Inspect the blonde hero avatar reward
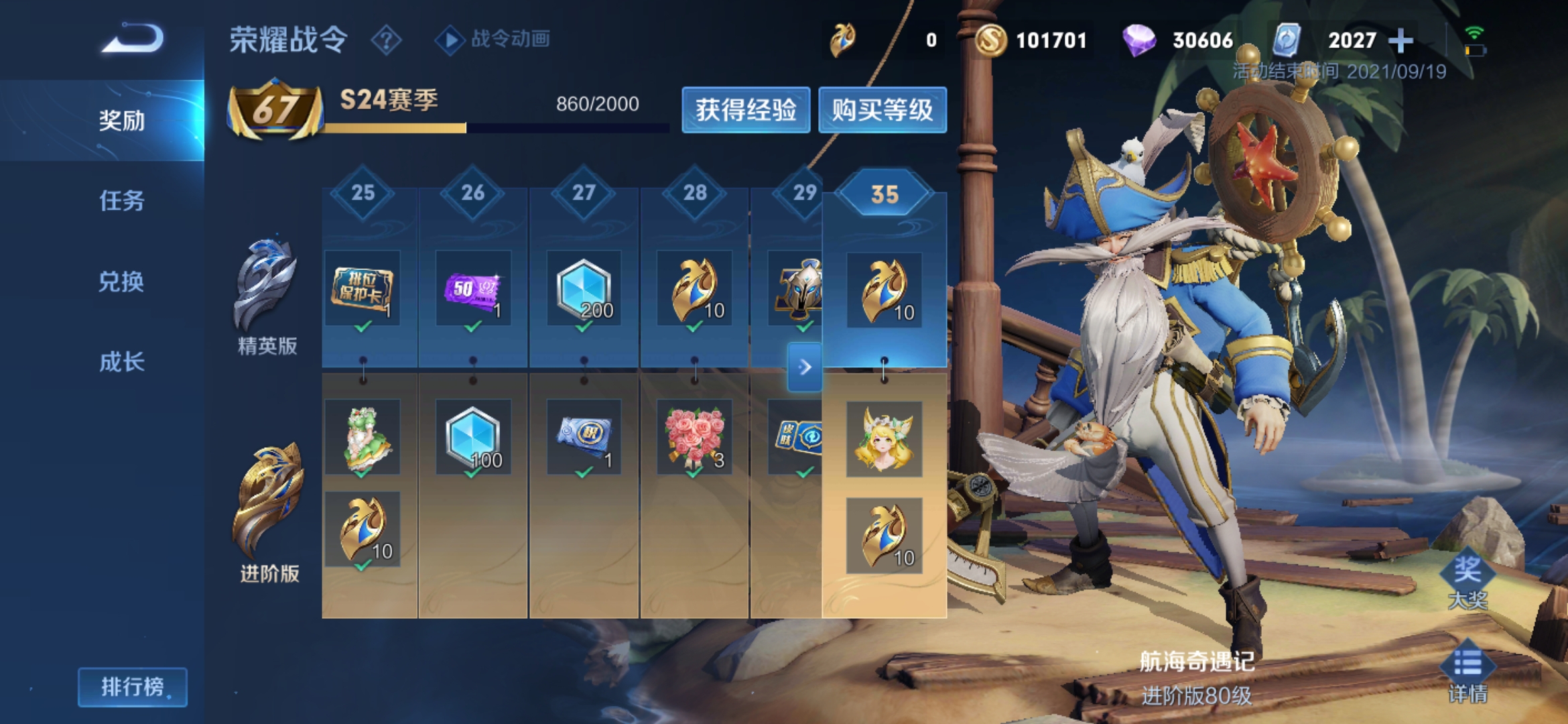The height and width of the screenshot is (724, 1568). tap(884, 439)
